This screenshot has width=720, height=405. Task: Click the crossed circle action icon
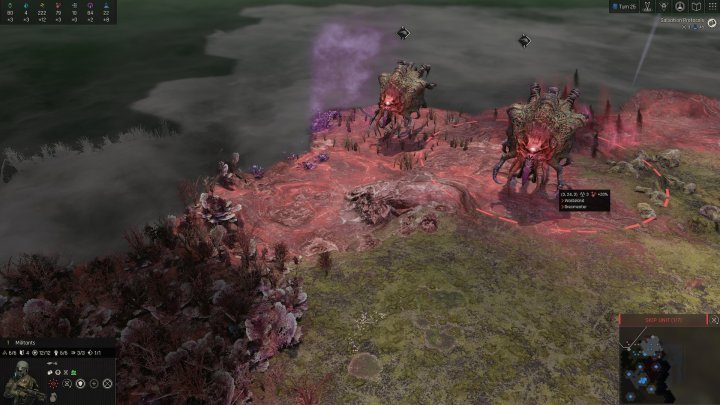[108, 383]
